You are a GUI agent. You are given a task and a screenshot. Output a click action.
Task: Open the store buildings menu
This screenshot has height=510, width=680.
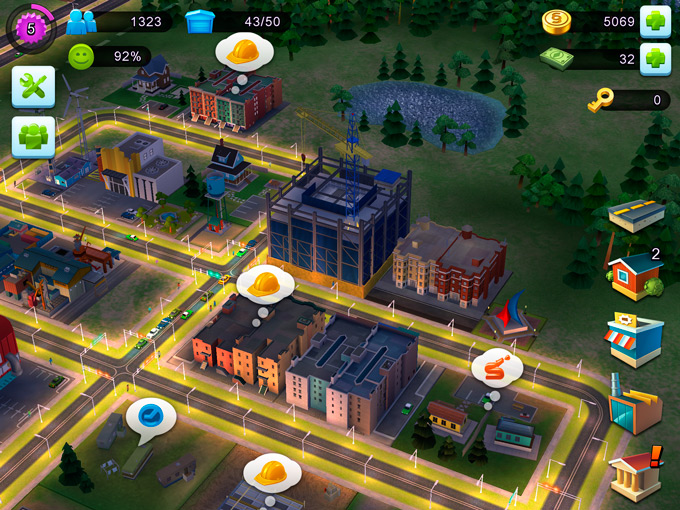pos(635,340)
